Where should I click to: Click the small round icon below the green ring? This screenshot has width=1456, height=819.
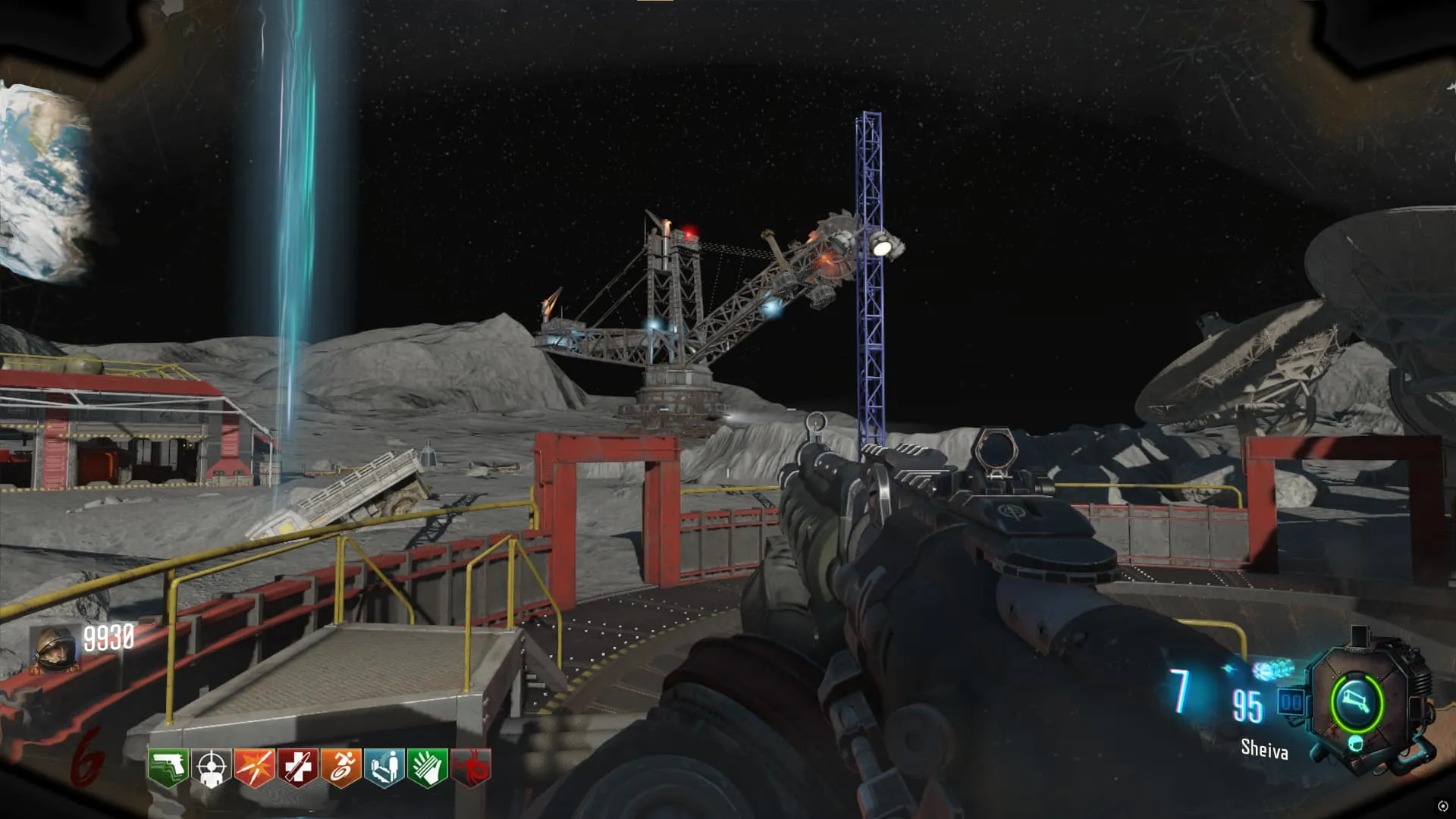click(1355, 743)
